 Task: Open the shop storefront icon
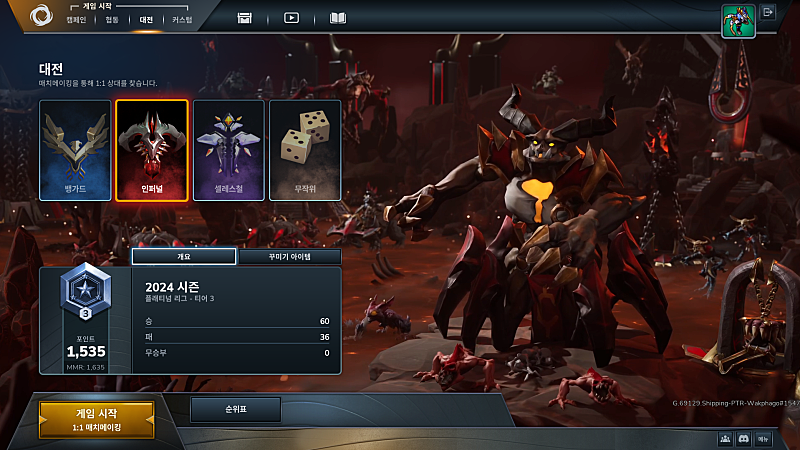(x=245, y=17)
